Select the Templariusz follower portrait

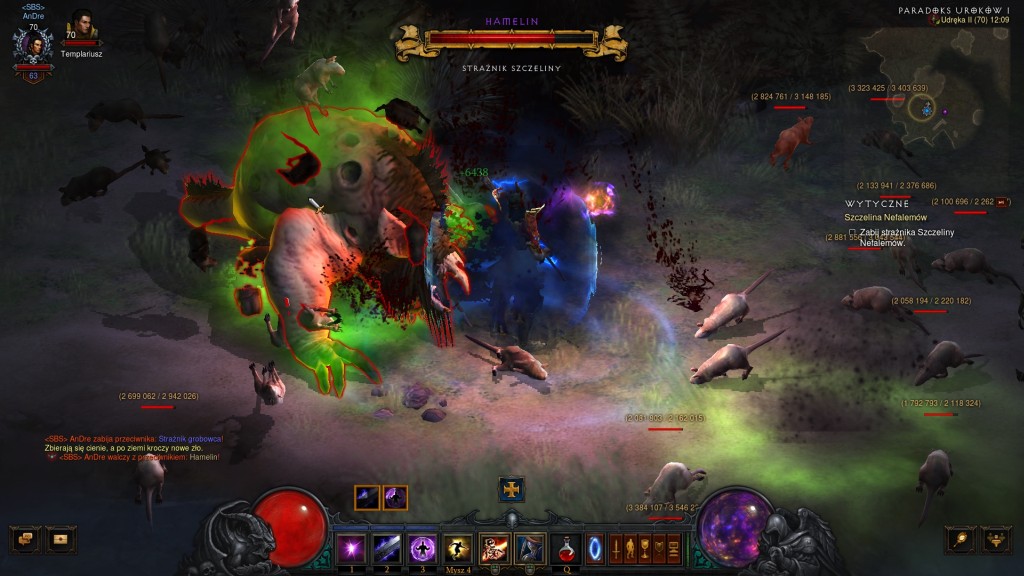(x=80, y=27)
